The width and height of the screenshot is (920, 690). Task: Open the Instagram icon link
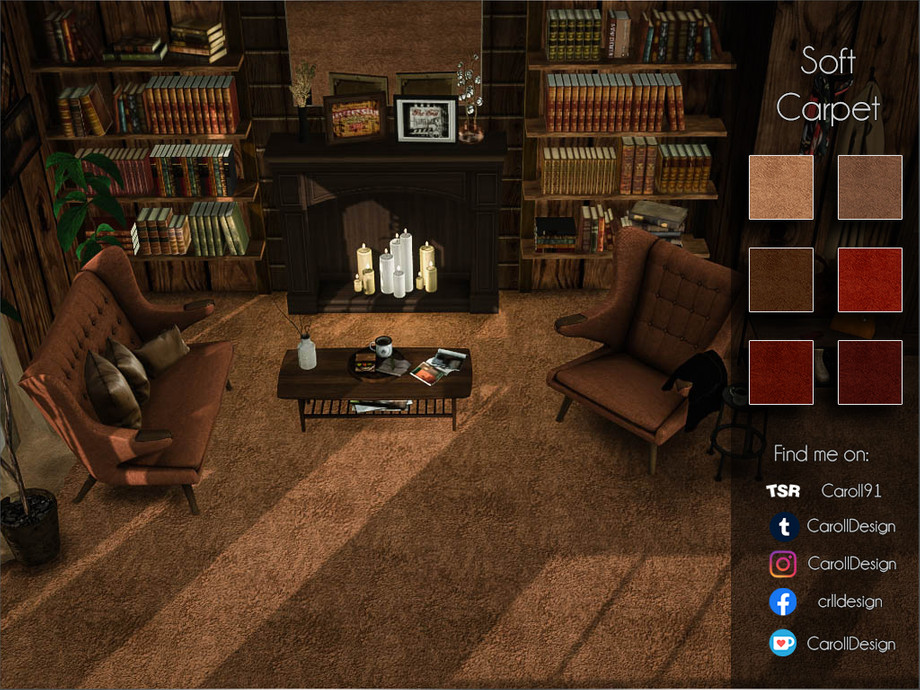coord(783,564)
